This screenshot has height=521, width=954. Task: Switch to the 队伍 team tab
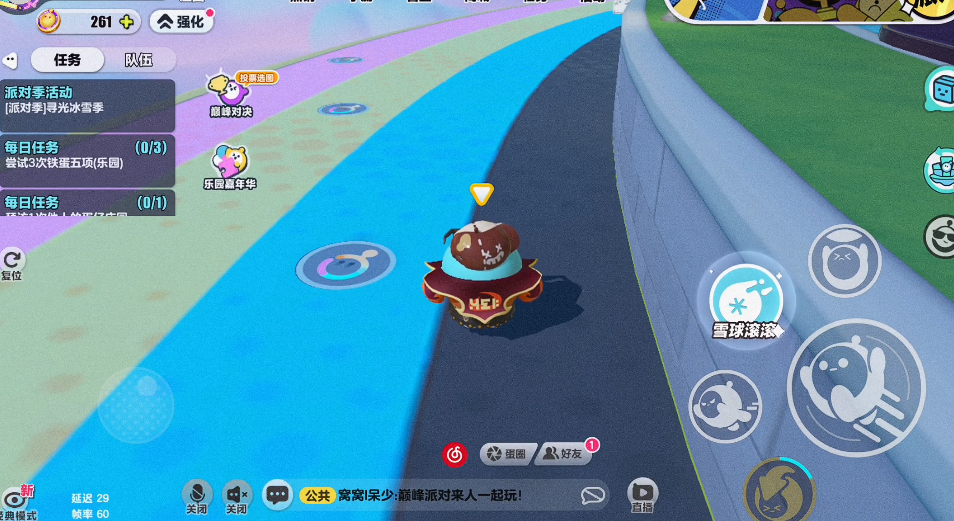click(138, 60)
